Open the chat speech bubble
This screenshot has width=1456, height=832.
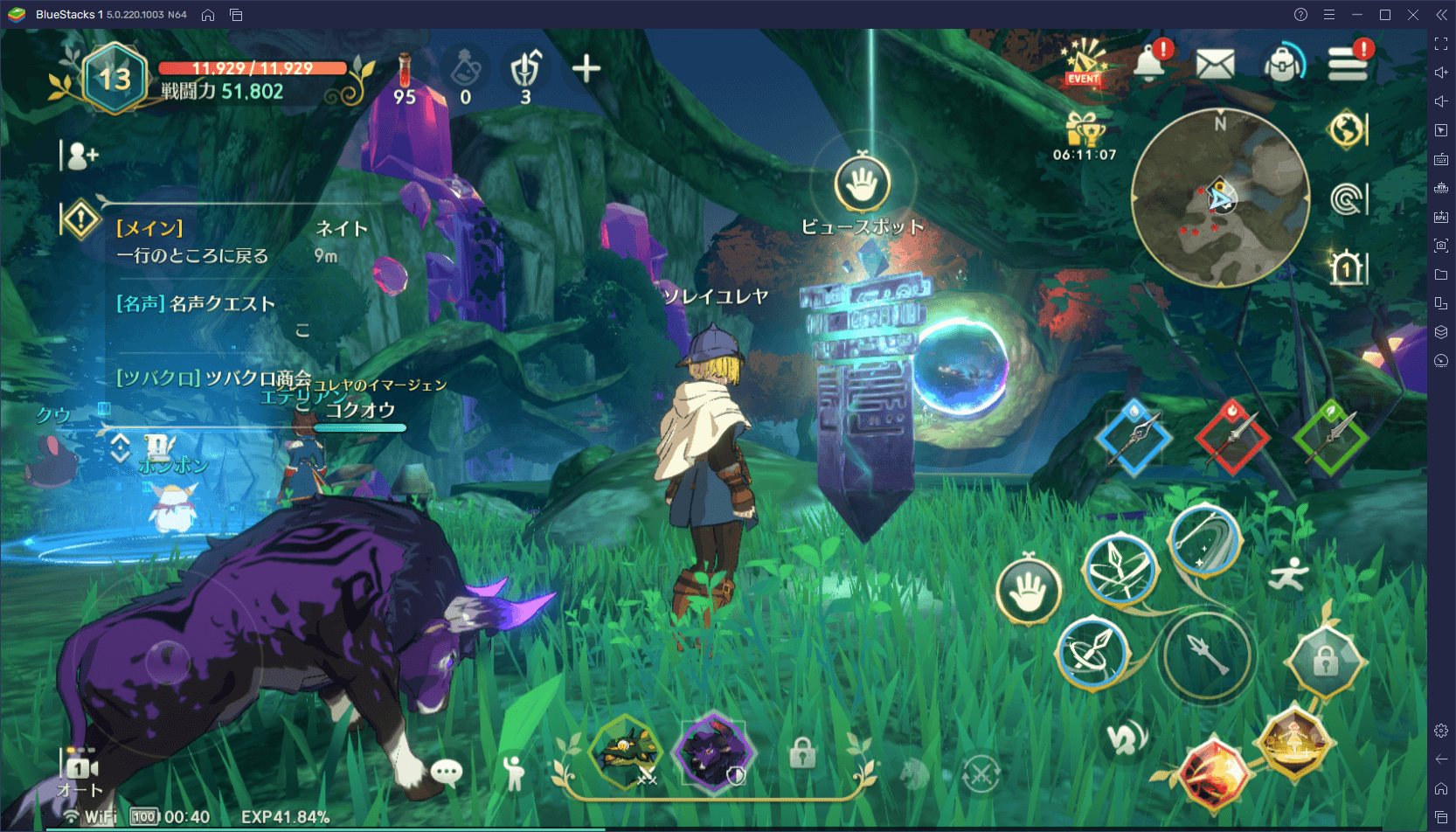447,771
